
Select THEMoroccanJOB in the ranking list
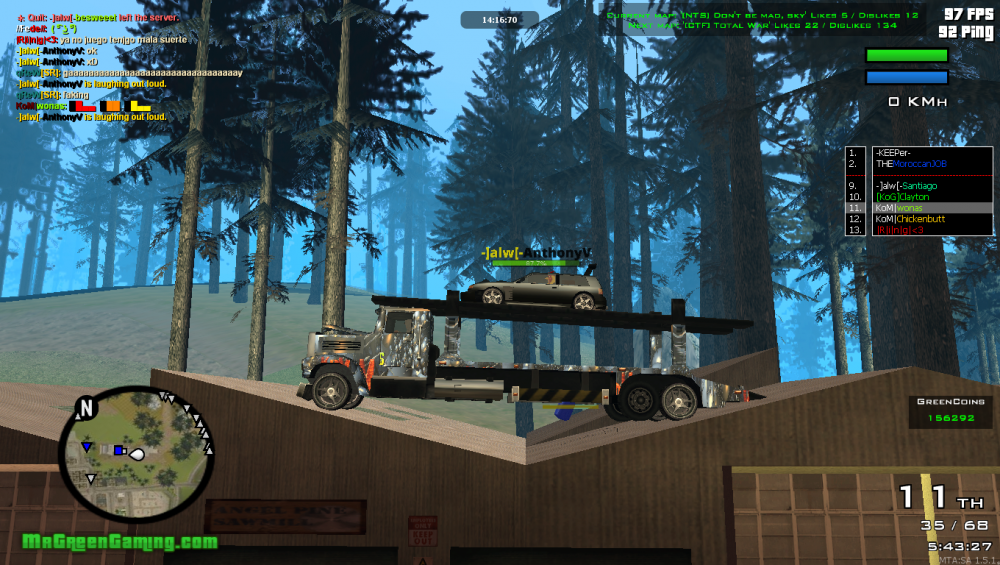[x=910, y=164]
